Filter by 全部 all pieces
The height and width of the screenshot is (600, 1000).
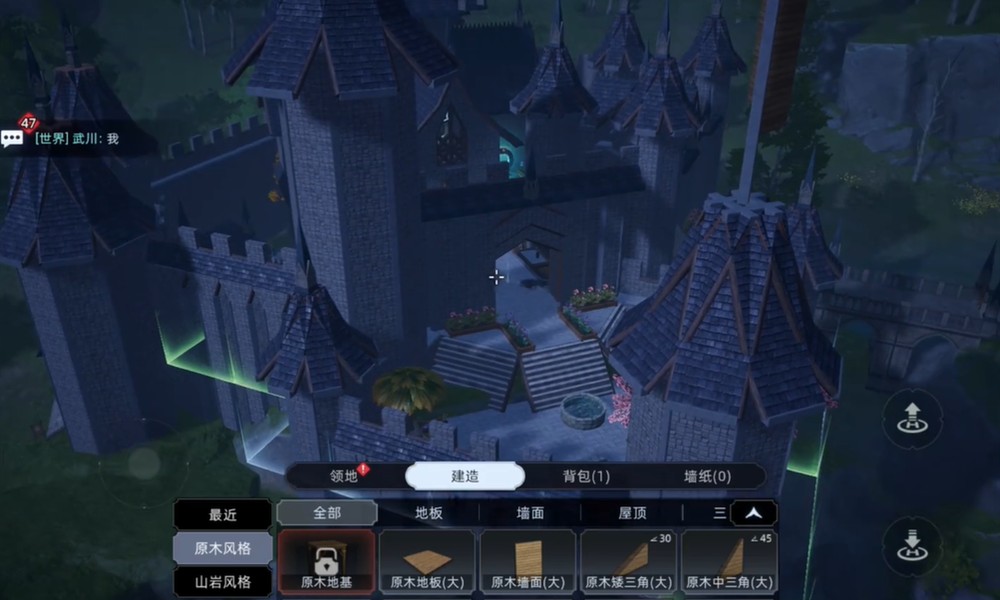[x=327, y=513]
